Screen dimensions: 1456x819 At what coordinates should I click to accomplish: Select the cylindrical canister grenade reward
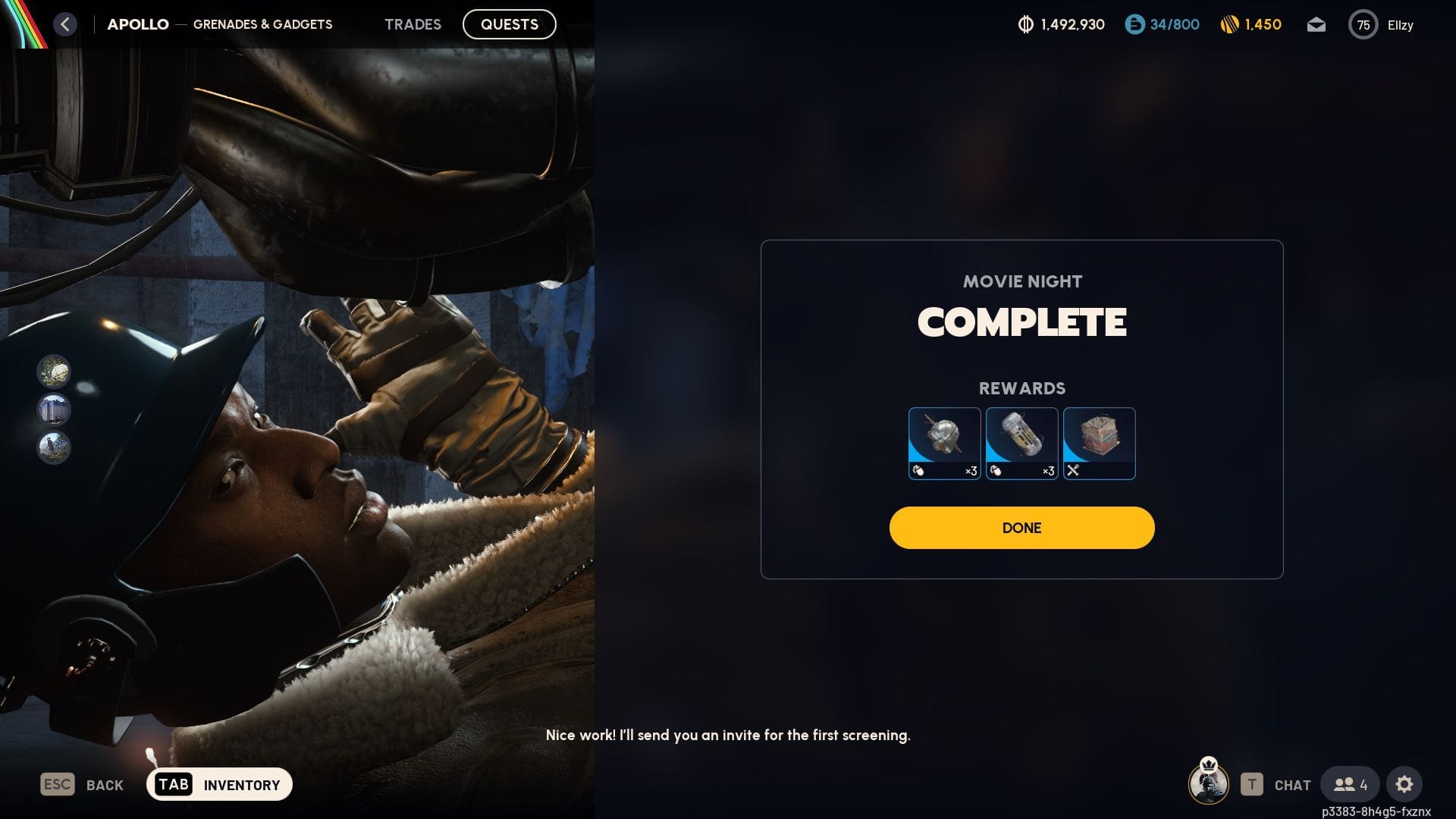(1021, 444)
